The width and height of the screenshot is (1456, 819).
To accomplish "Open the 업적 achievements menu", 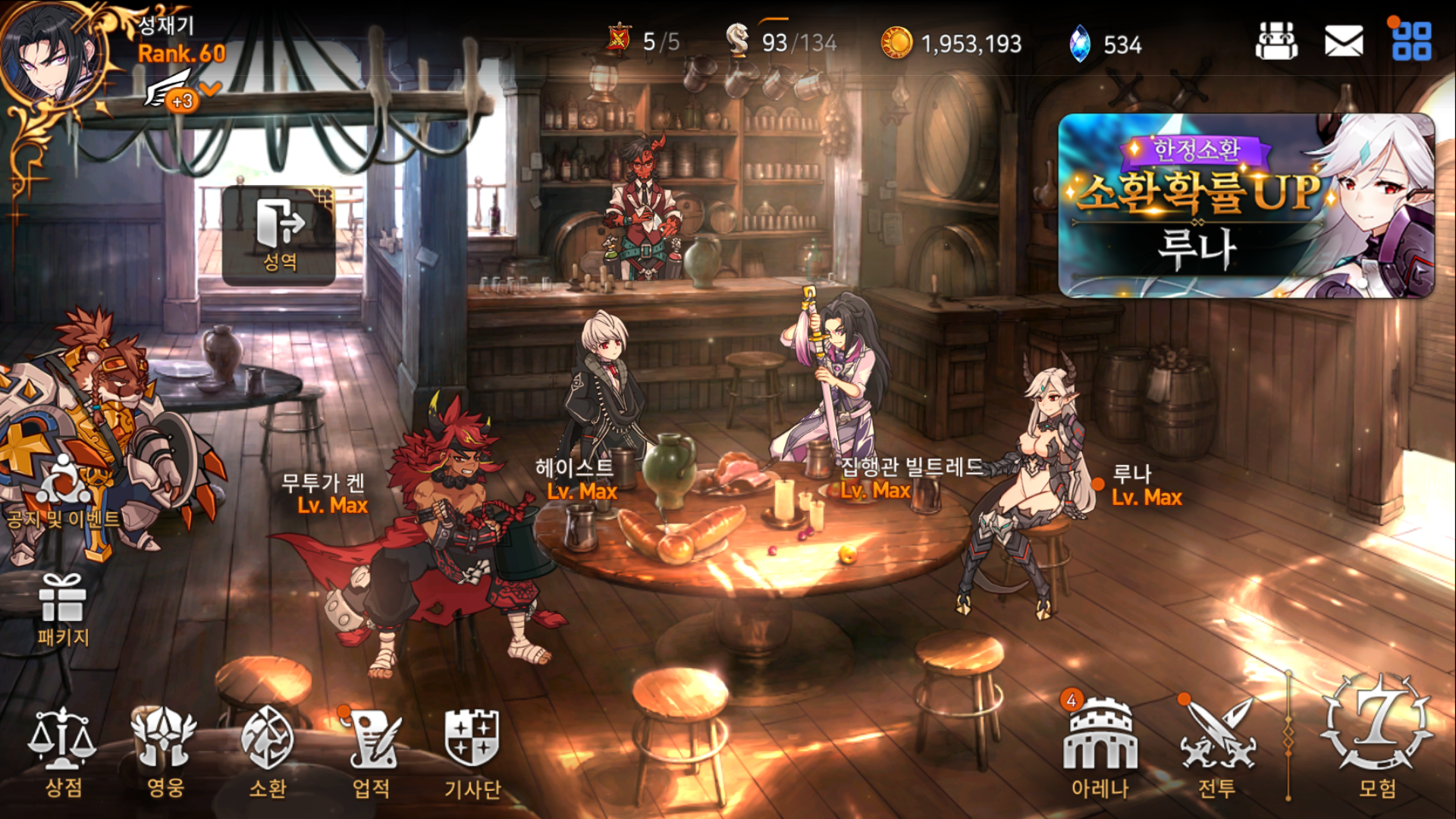I will pyautogui.click(x=372, y=751).
